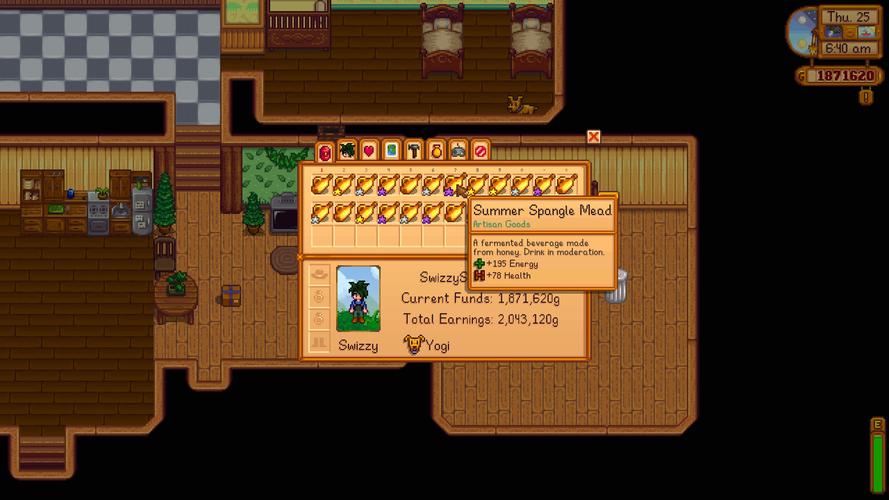Pick the last mead in the top row
Image resolution: width=889 pixels, height=500 pixels.
pos(566,185)
